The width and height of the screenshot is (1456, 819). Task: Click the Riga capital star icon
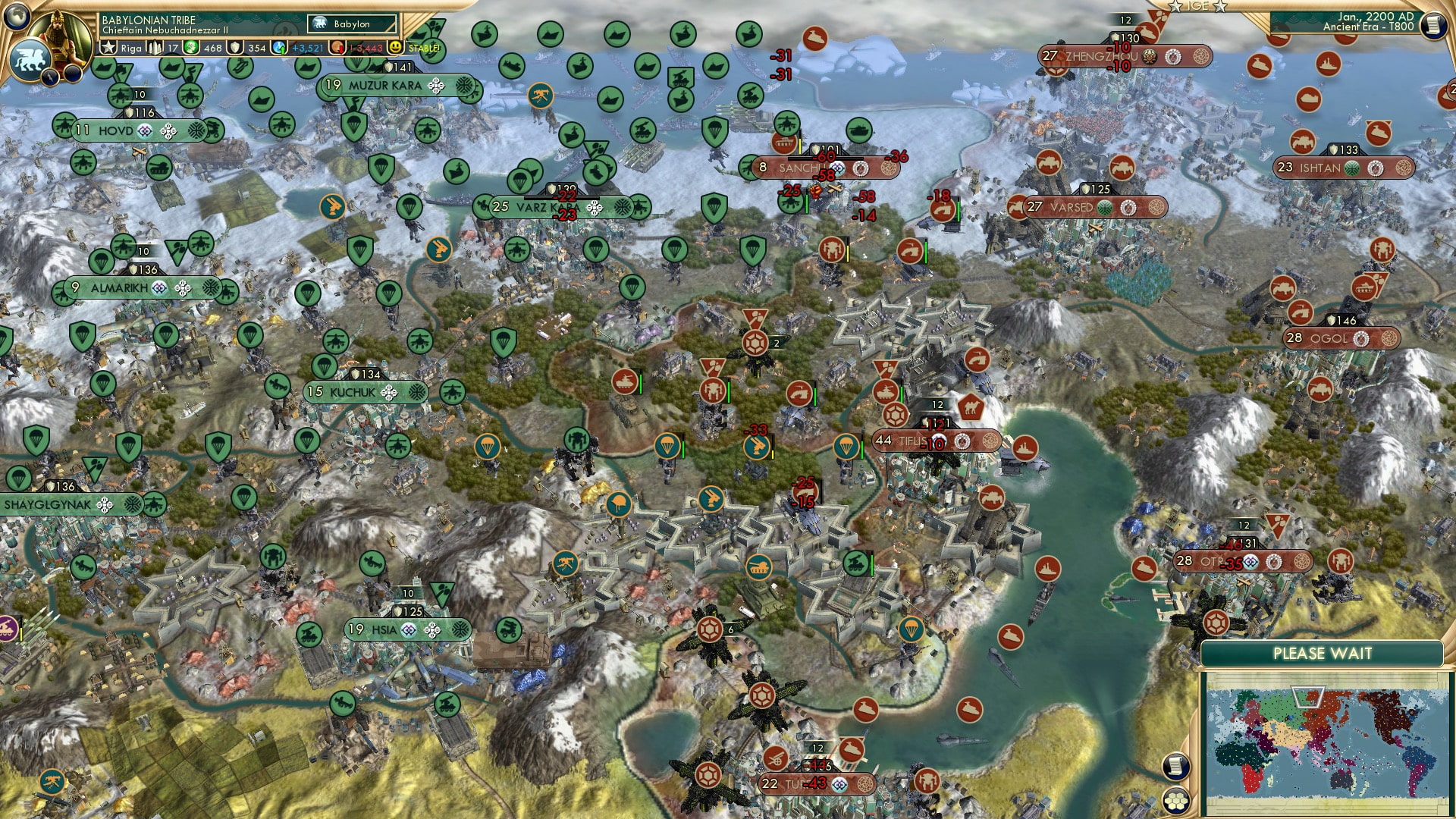[107, 48]
